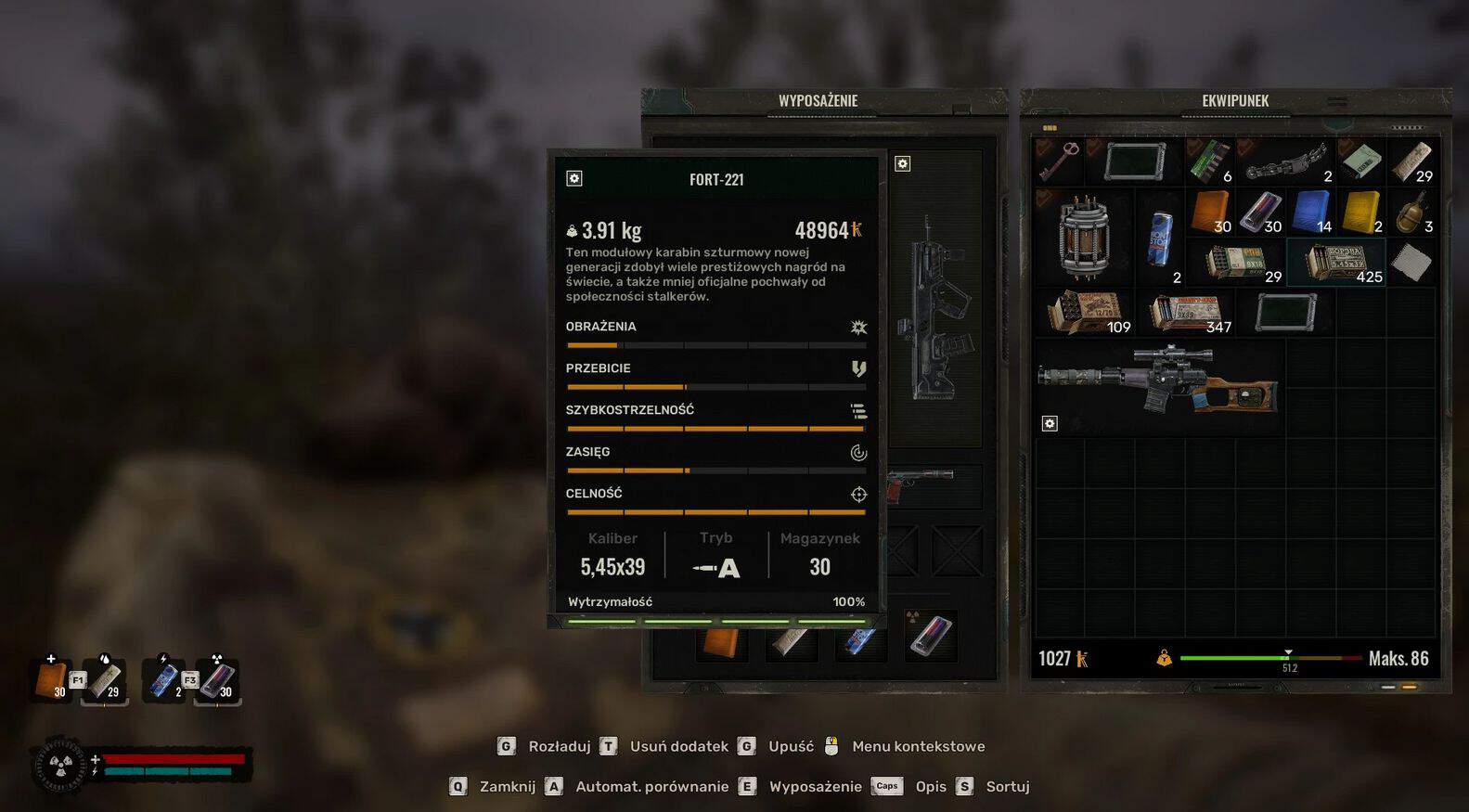Image resolution: width=1469 pixels, height=812 pixels.
Task: Select the cylindrical artifact container item
Action: point(1084,237)
